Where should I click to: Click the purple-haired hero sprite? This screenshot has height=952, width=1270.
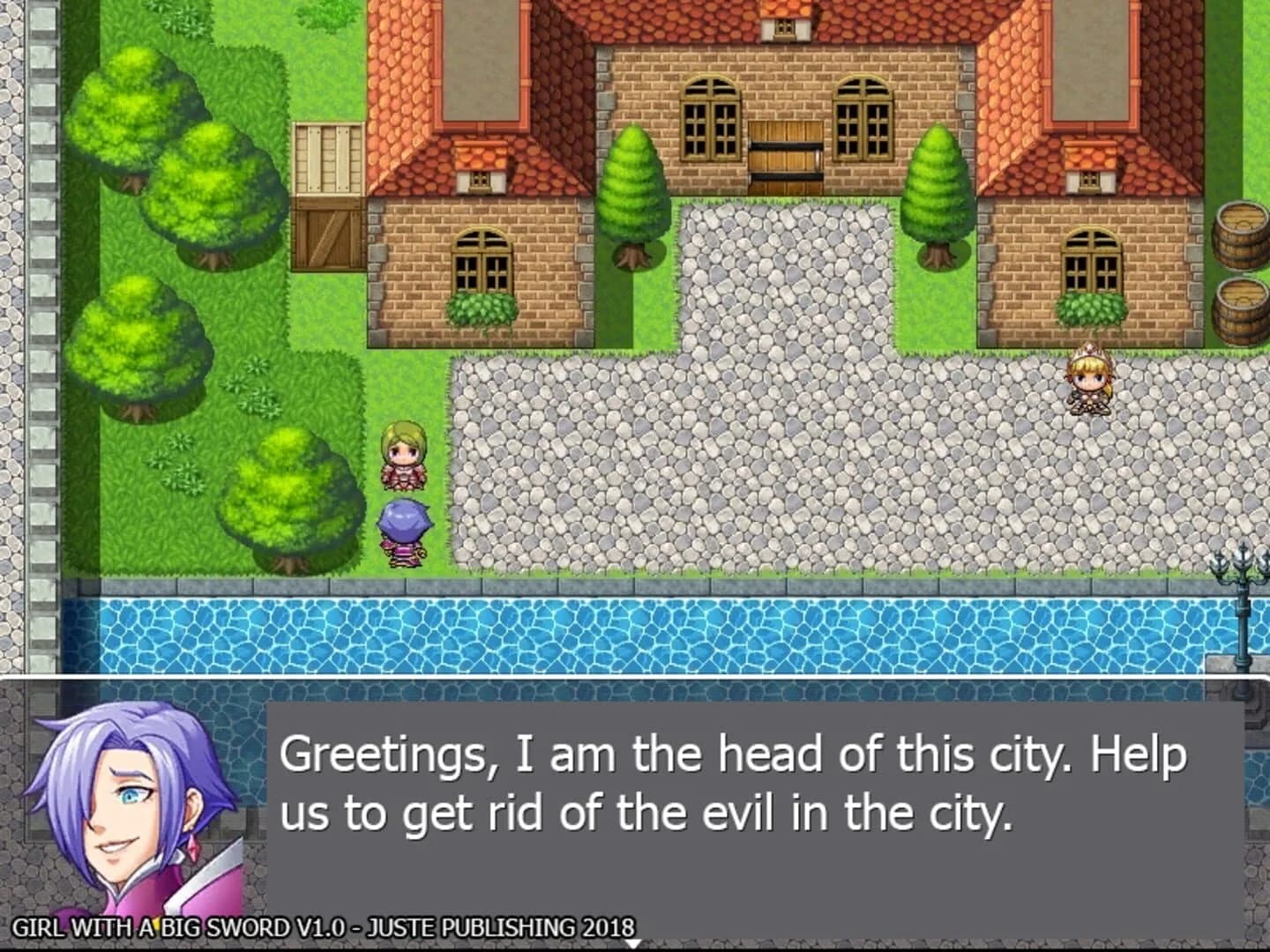[x=406, y=529]
